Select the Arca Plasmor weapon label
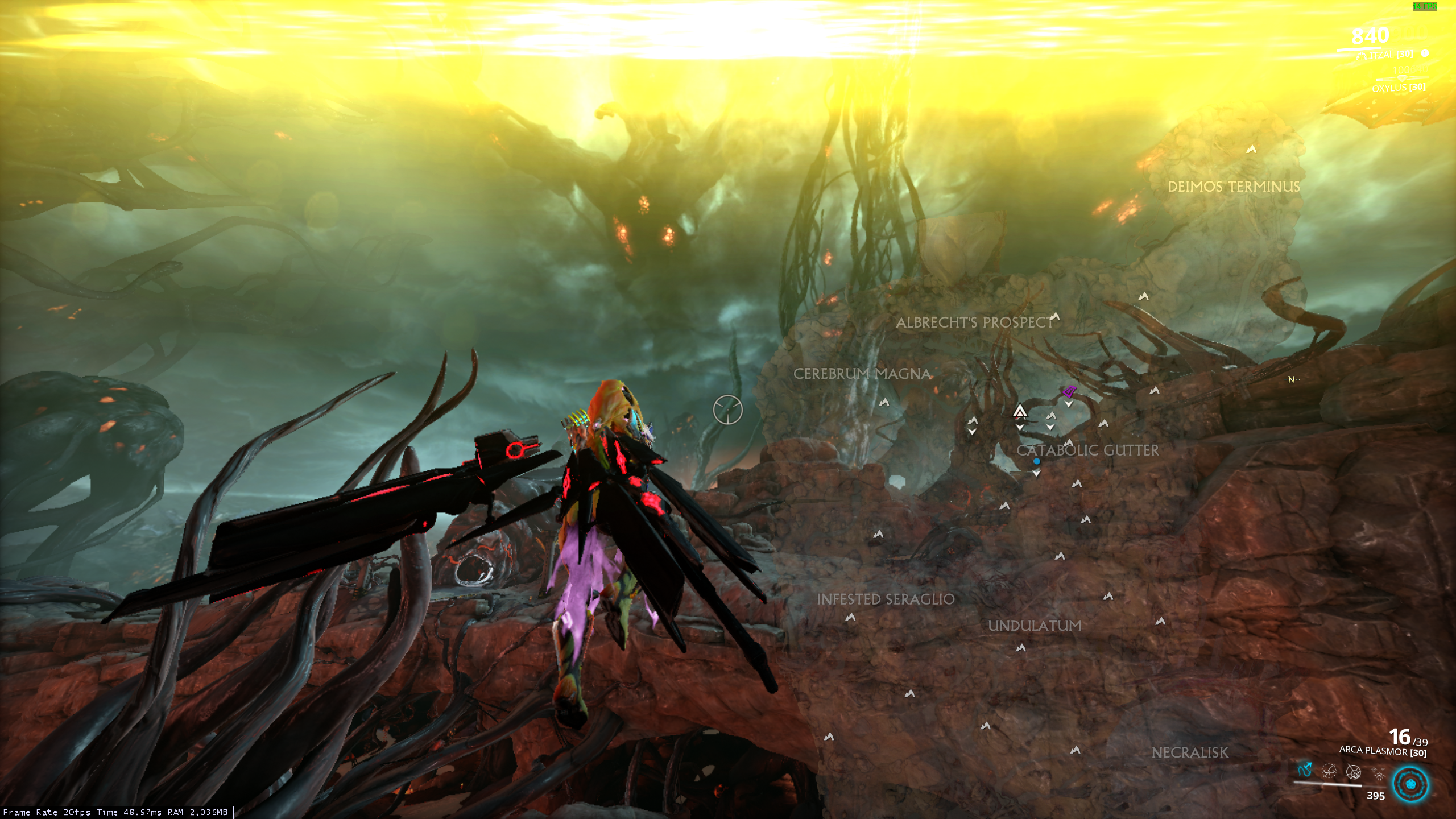The image size is (1456, 819). 1383,751
